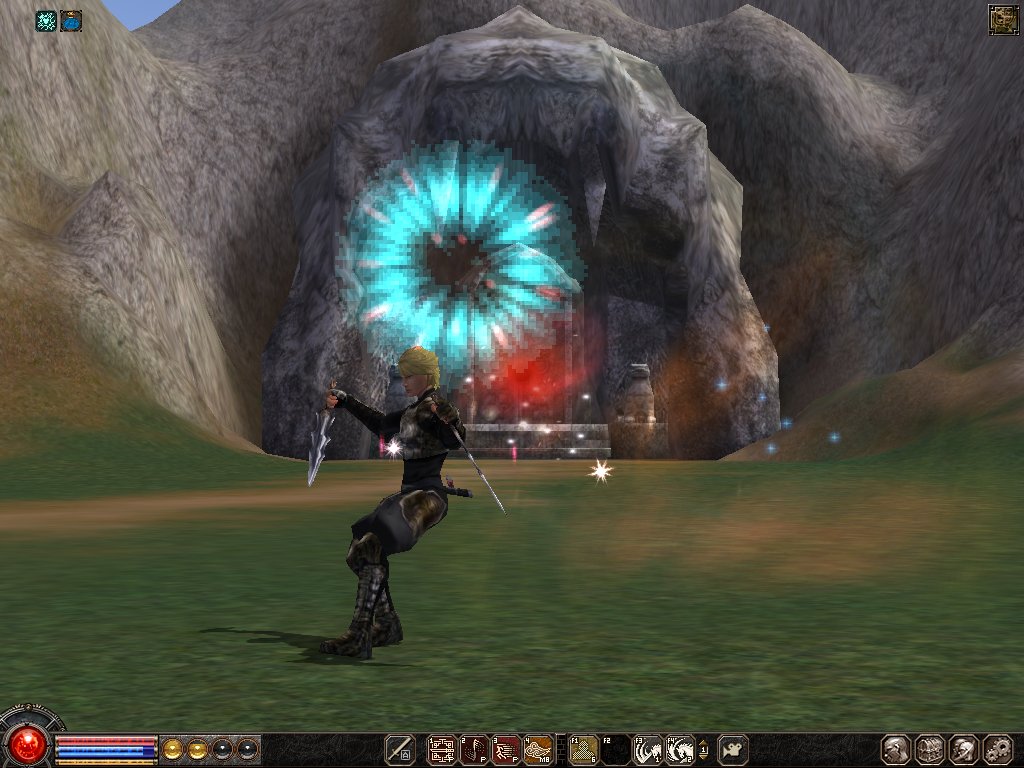
Task: Click the red orb at the bar's corner
Action: point(28,743)
